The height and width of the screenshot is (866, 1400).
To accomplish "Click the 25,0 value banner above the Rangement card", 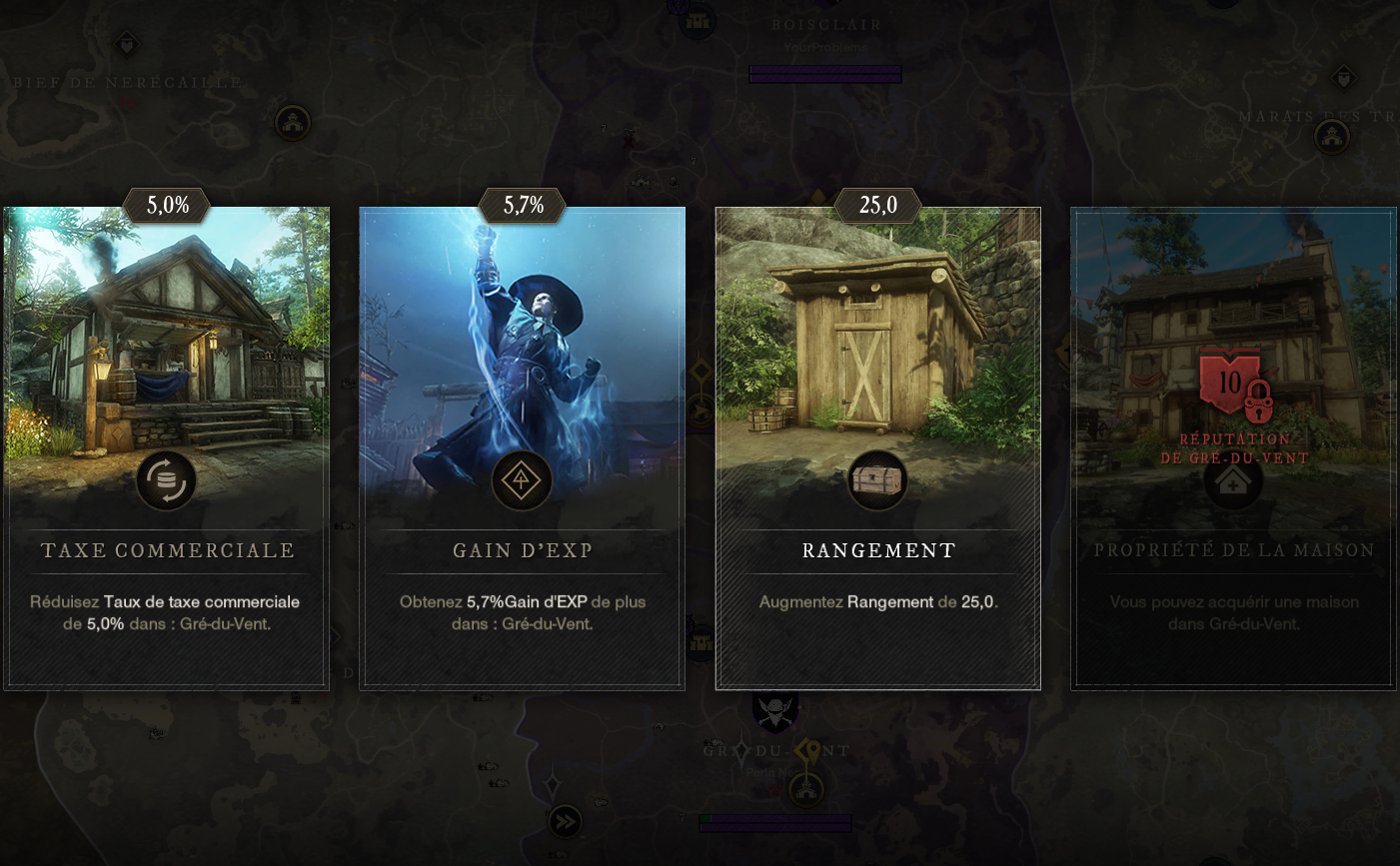I will 877,206.
